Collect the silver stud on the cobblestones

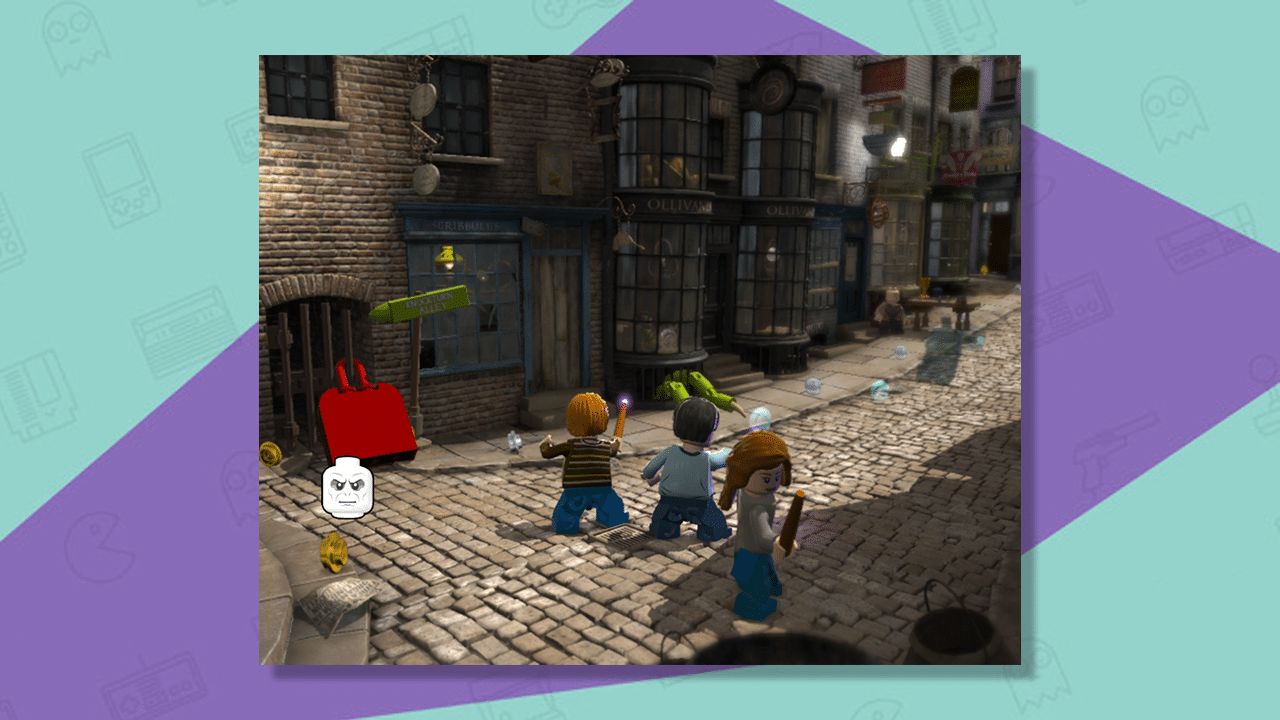tap(513, 442)
